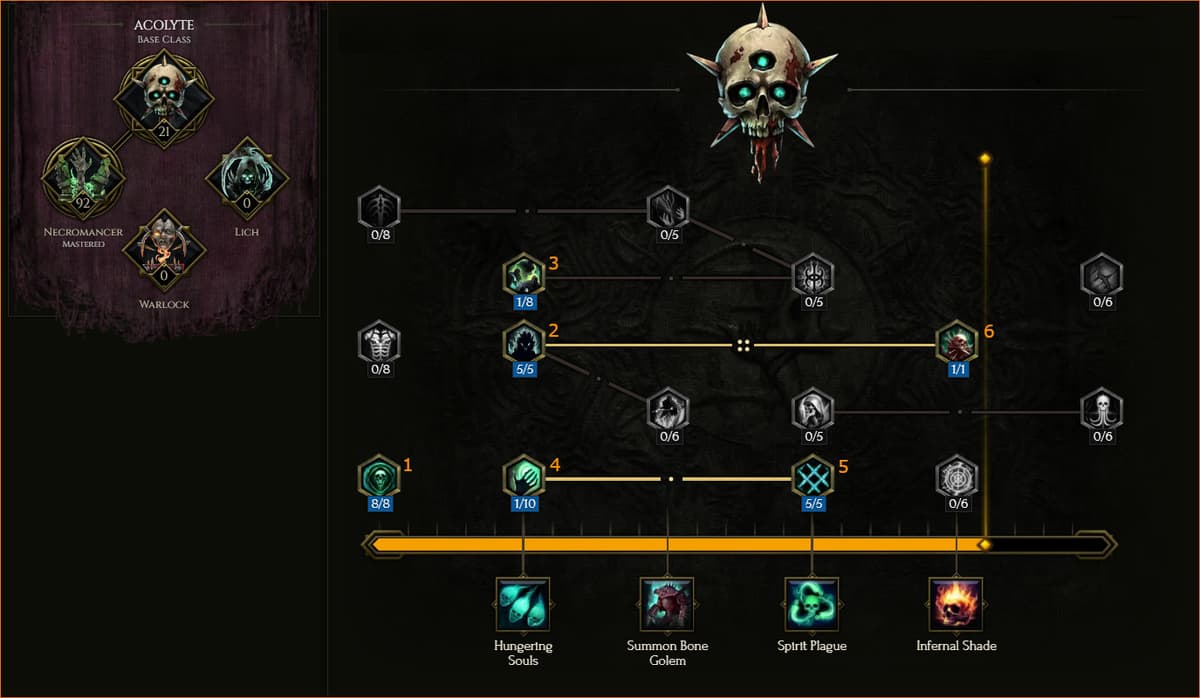Choose the Lich mastery emblem
The height and width of the screenshot is (698, 1200).
pos(246,178)
